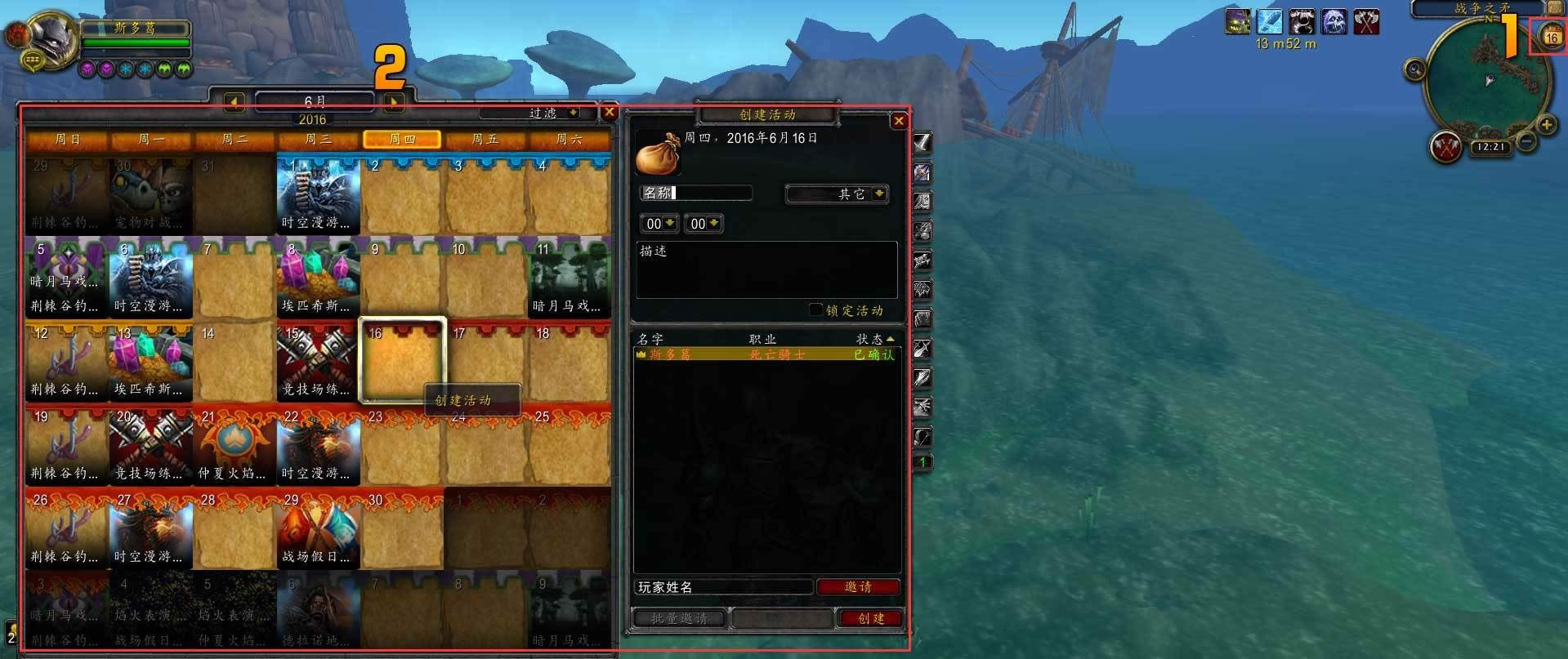Image resolution: width=1568 pixels, height=659 pixels.
Task: Select the top ability icon in right action bar
Action: point(922,144)
